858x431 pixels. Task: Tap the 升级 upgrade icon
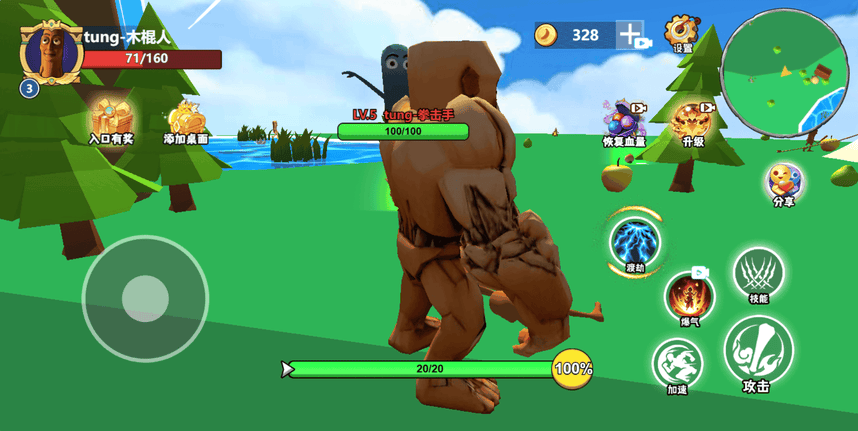coord(693,120)
